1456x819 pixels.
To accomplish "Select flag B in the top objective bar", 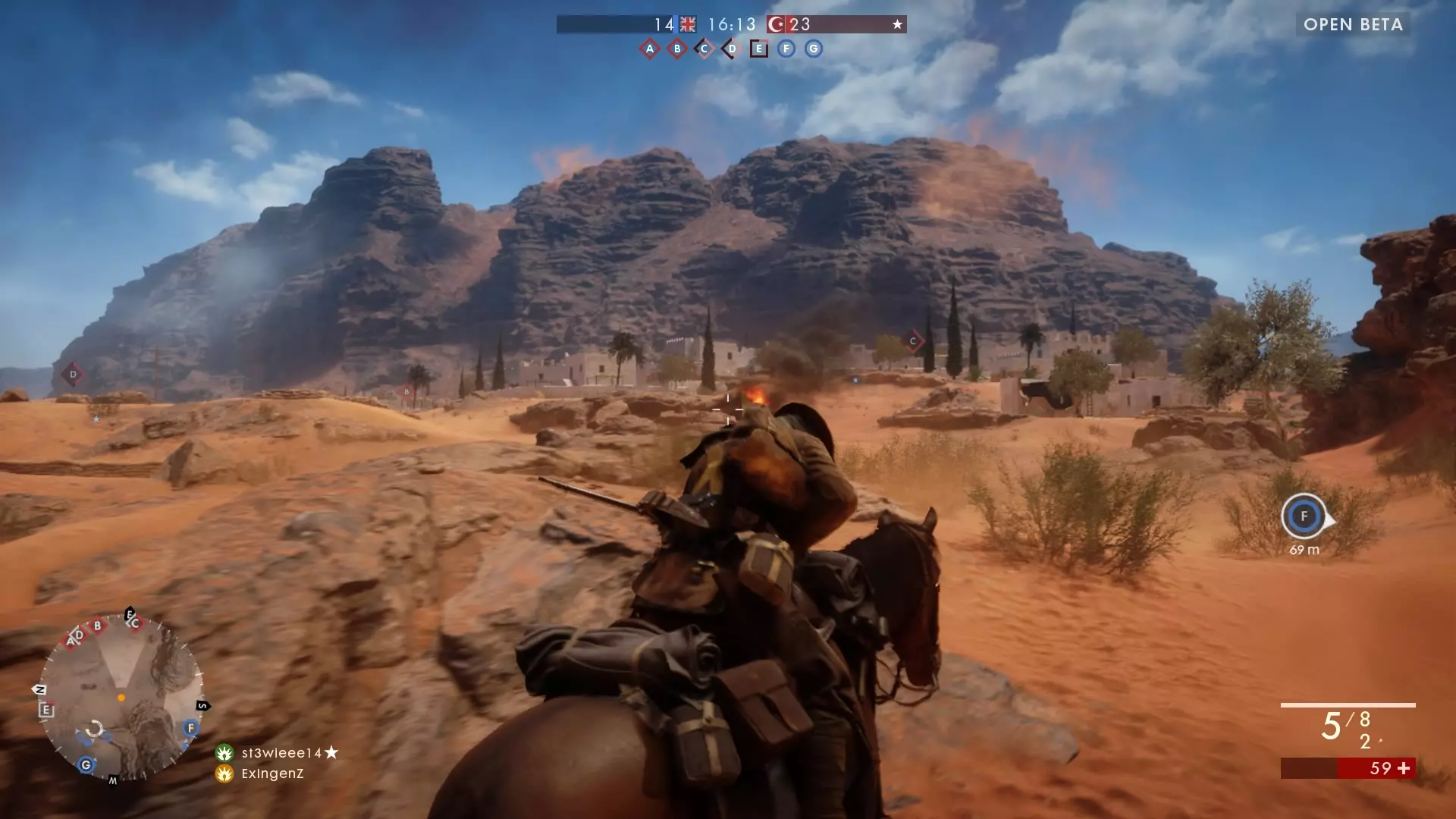I will (677, 49).
